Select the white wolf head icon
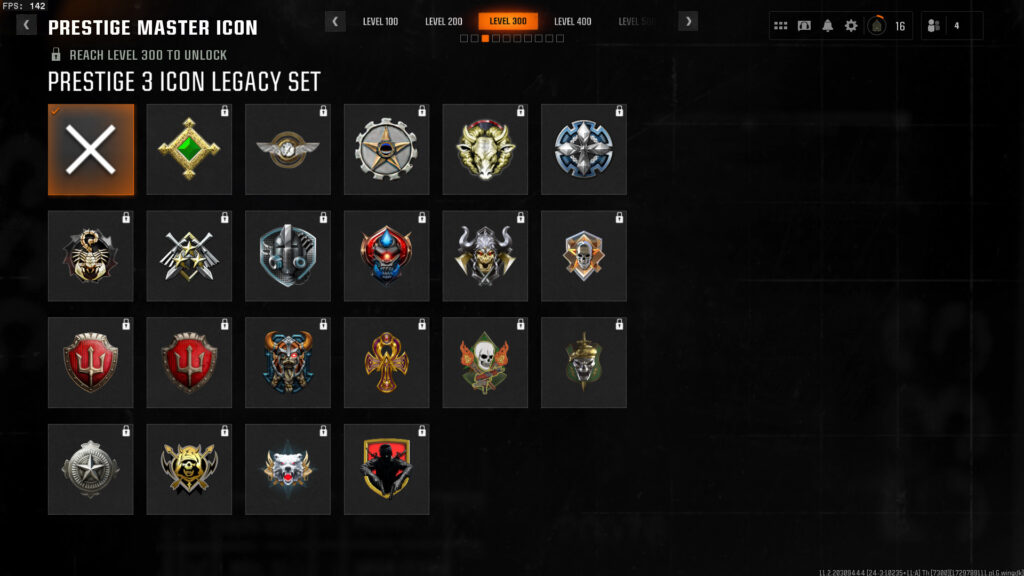1024x576 pixels. click(287, 469)
